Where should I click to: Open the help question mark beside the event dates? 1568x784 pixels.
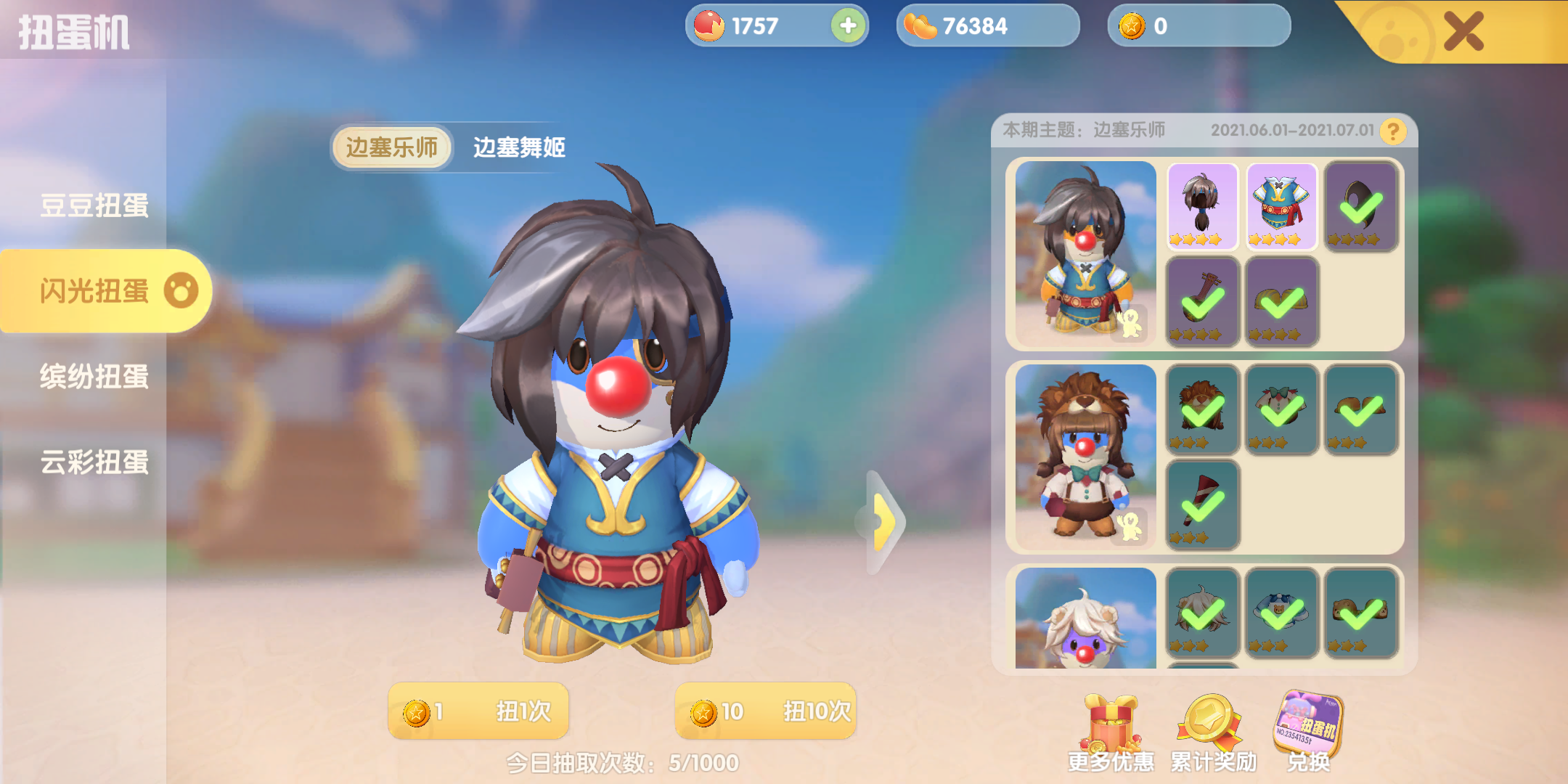pos(1392,132)
